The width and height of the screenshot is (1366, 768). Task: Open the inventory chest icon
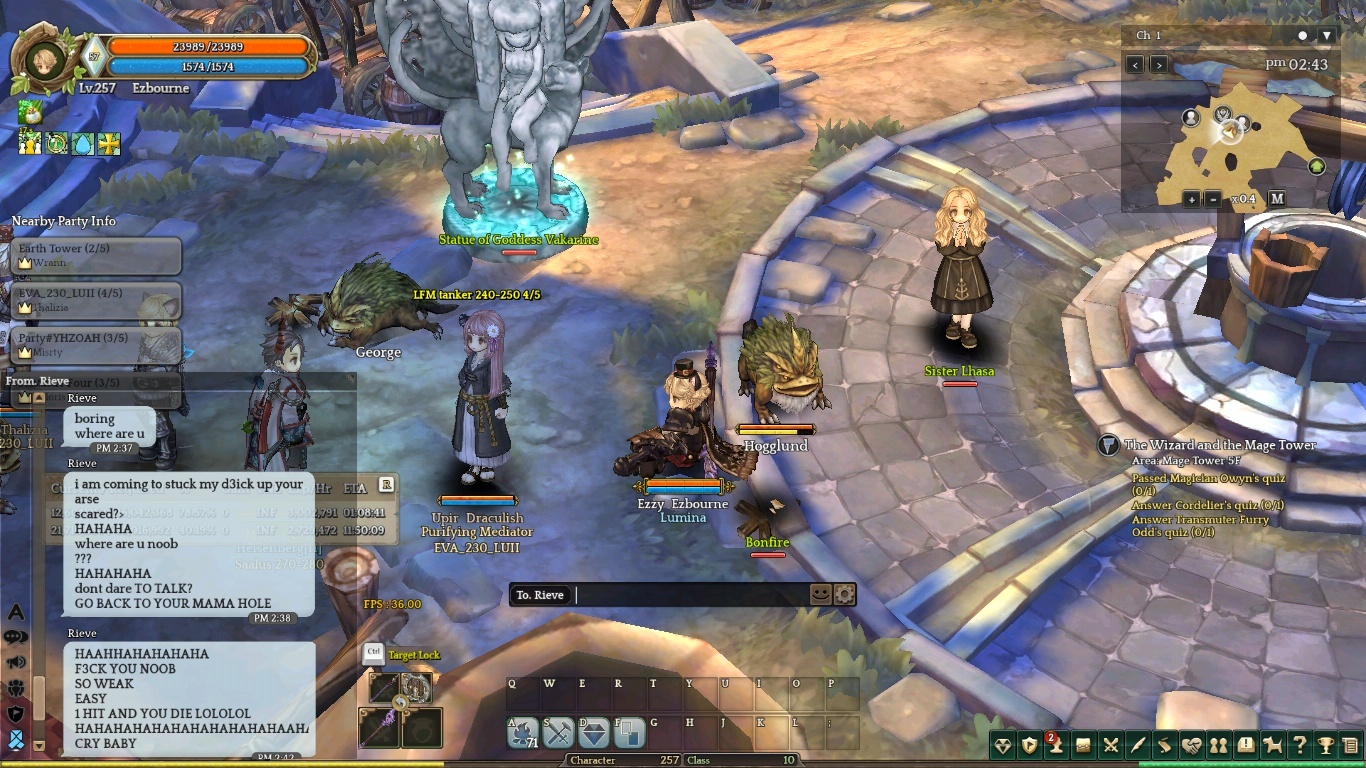[x=1084, y=745]
